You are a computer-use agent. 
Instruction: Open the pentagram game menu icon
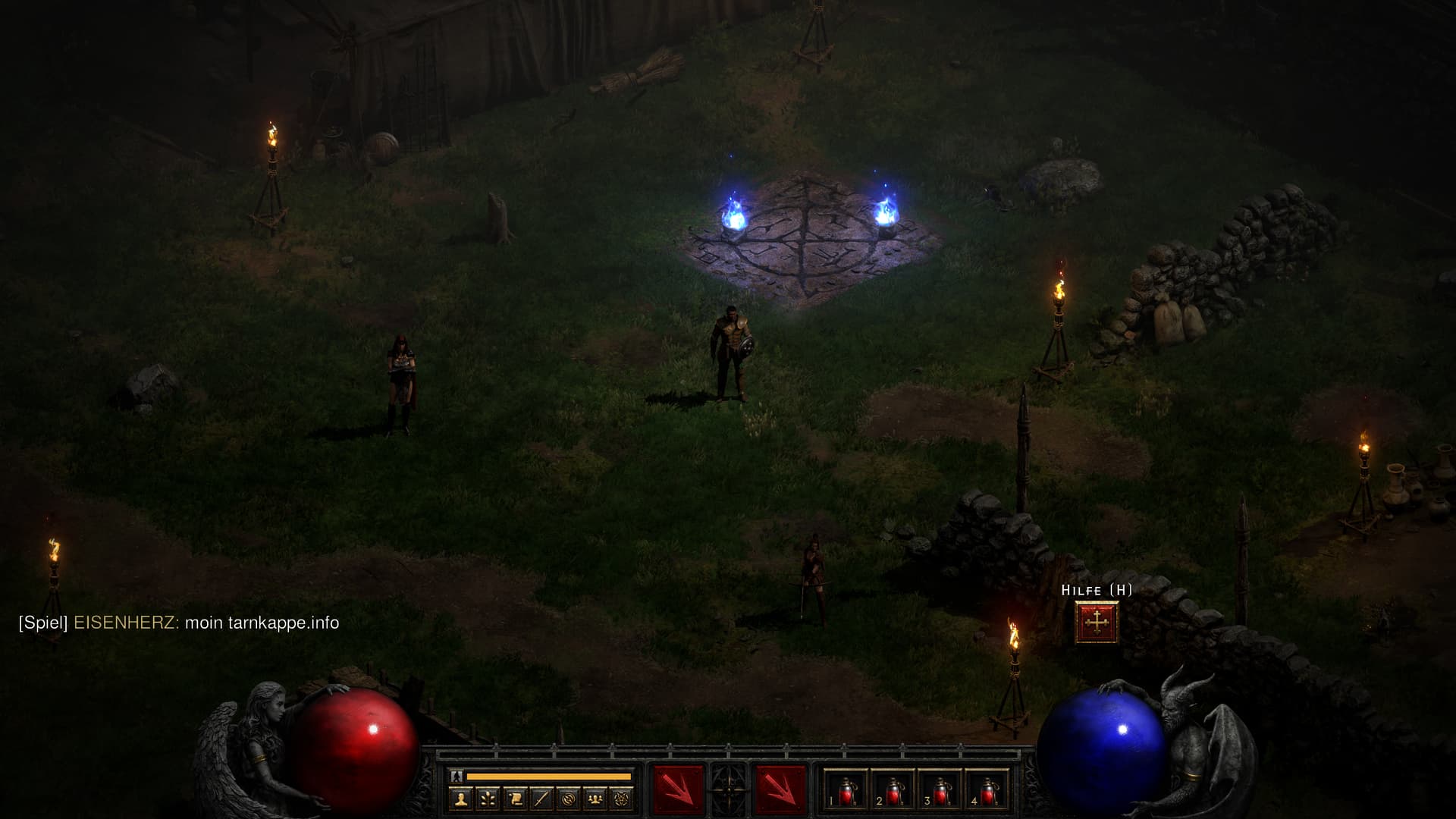pos(623,799)
